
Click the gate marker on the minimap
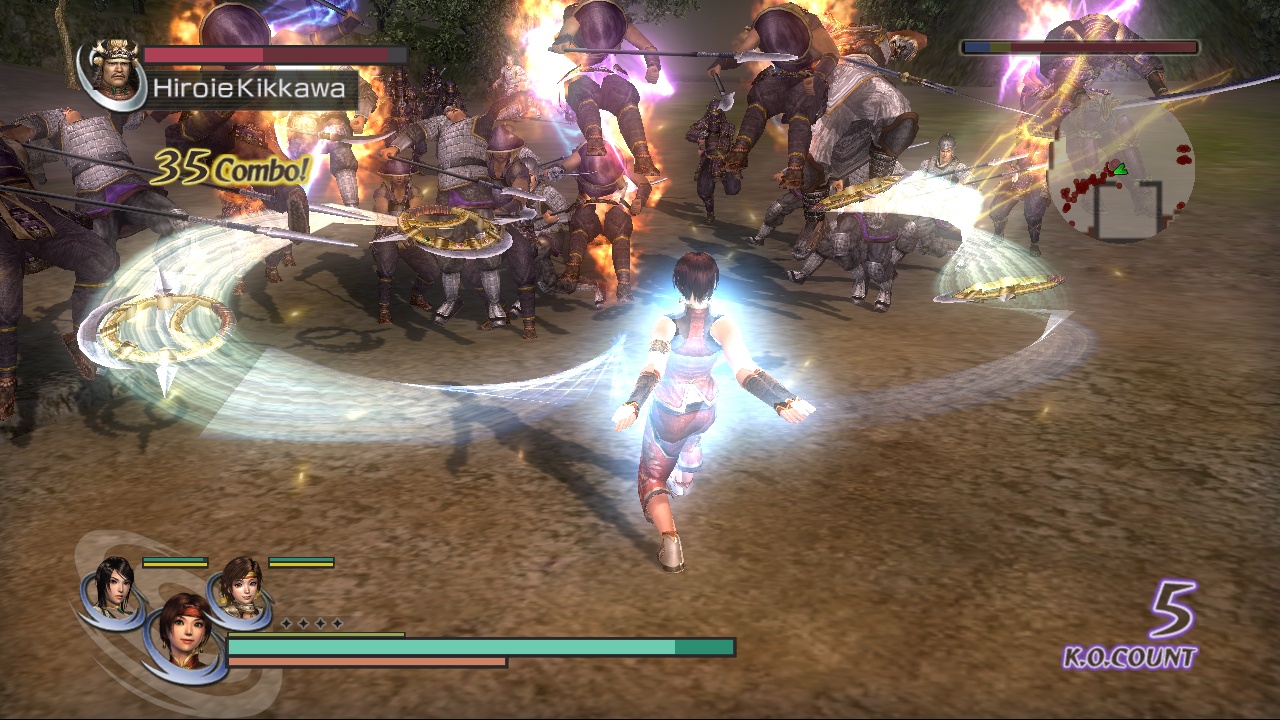(x=1129, y=212)
